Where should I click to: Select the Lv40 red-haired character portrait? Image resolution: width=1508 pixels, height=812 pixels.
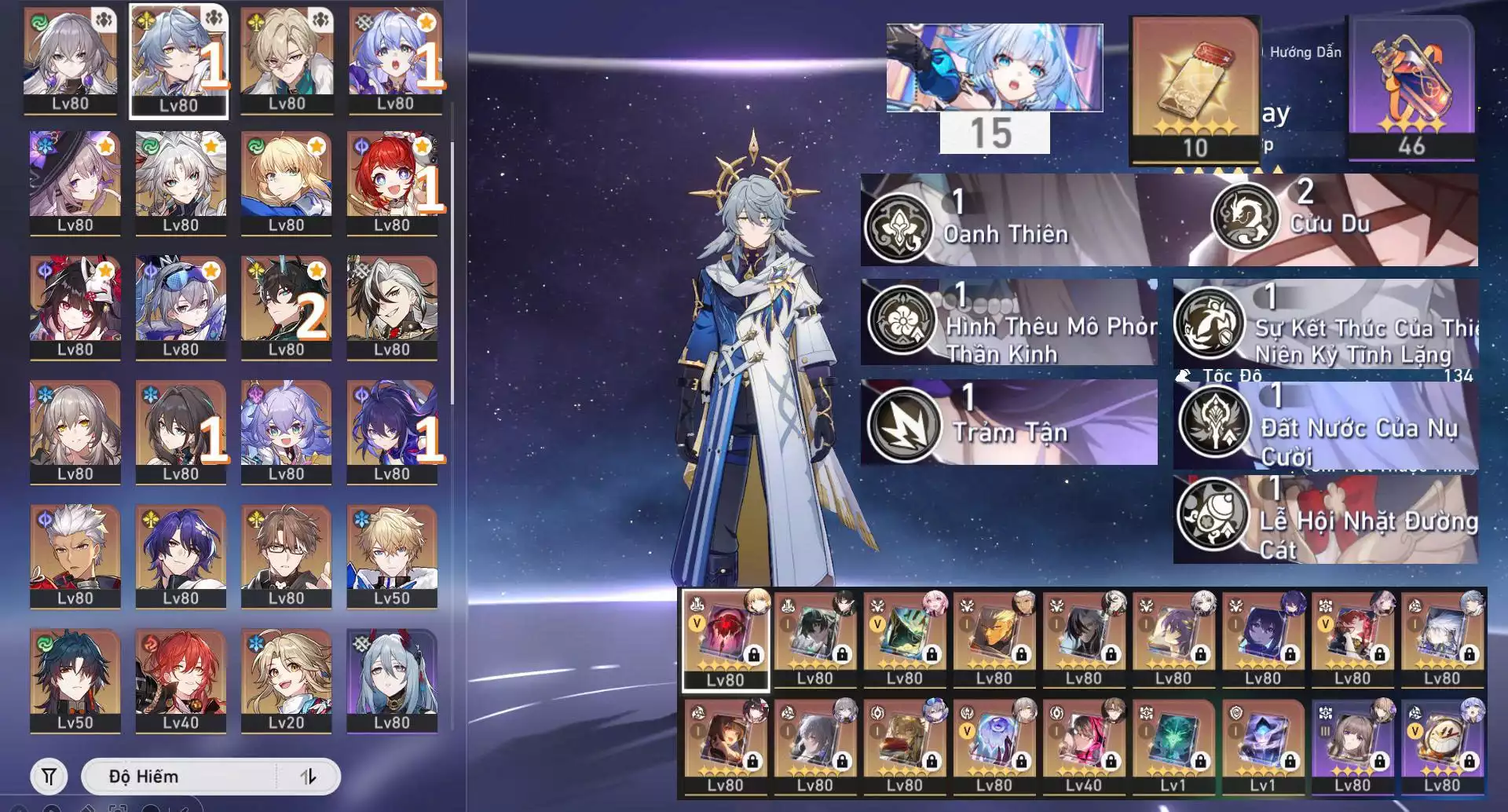[181, 681]
